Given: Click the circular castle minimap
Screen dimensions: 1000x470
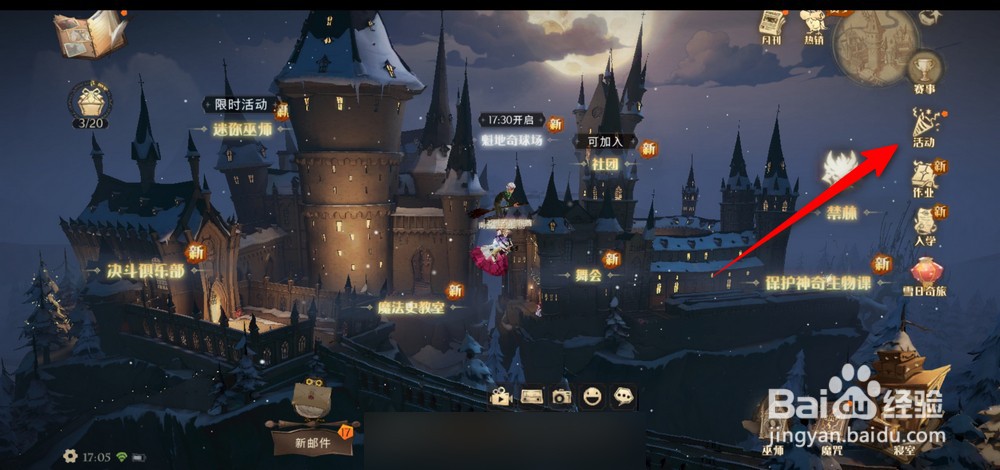Looking at the screenshot, I should 874,45.
